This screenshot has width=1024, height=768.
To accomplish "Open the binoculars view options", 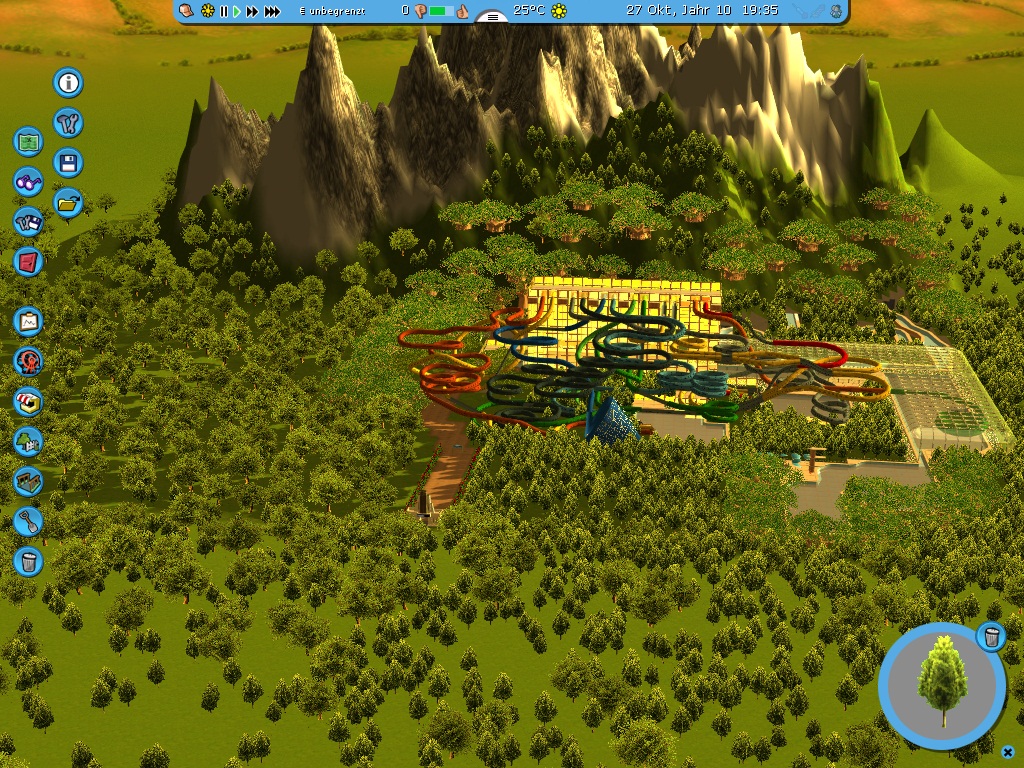I will click(29, 182).
